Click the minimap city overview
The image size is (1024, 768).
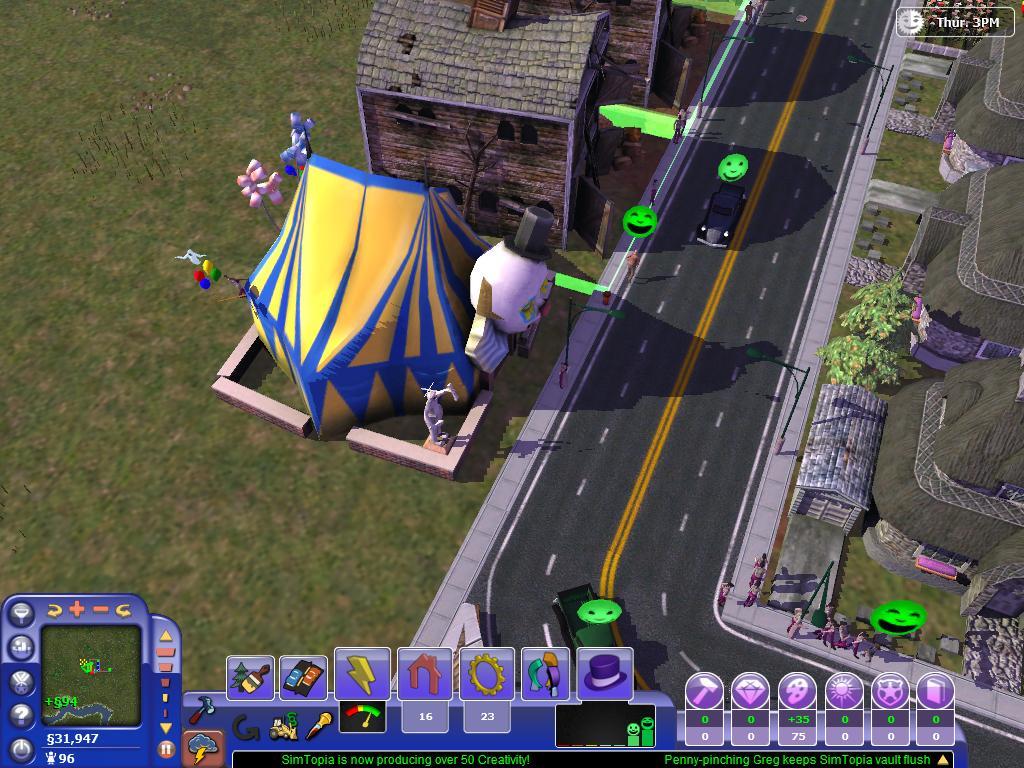pyautogui.click(x=91, y=675)
